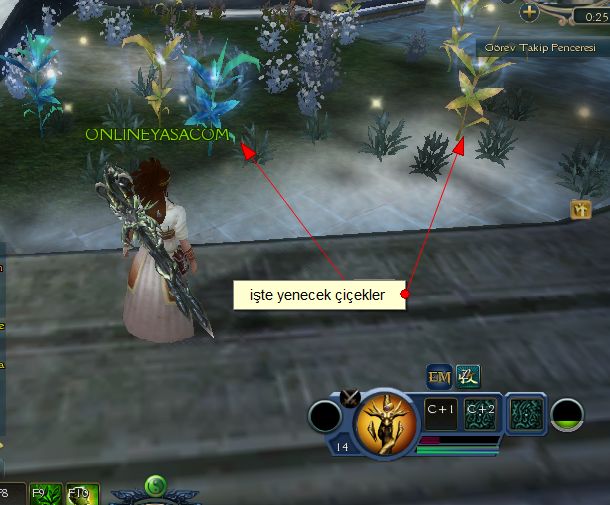The image size is (610, 505).
Task: Click the EM button
Action: (x=439, y=377)
